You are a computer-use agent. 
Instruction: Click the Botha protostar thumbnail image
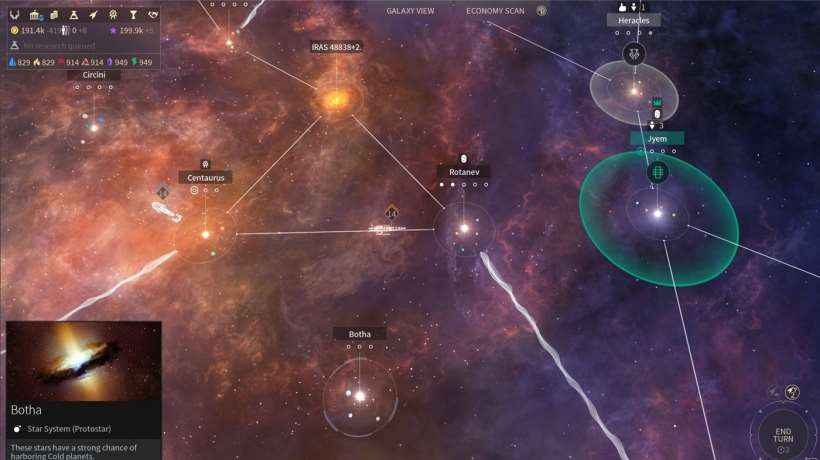[83, 361]
